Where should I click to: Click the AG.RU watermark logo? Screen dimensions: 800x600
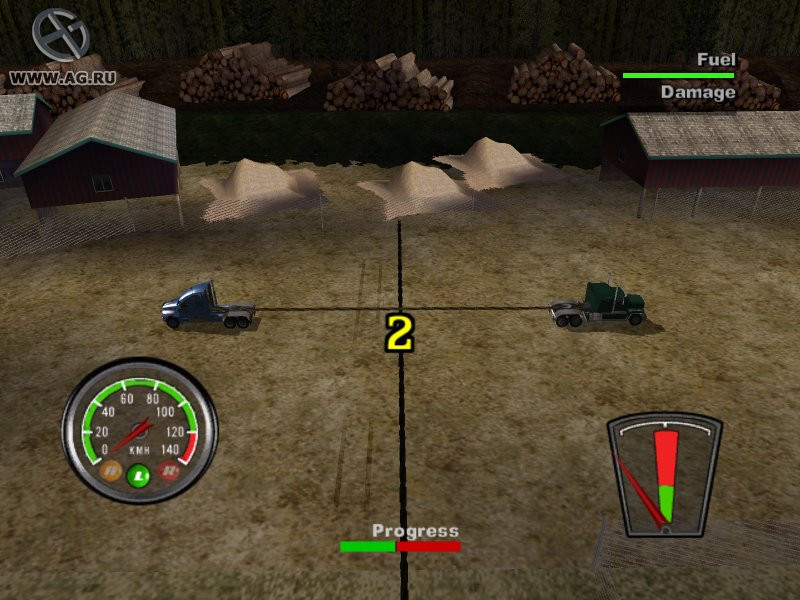[60, 37]
